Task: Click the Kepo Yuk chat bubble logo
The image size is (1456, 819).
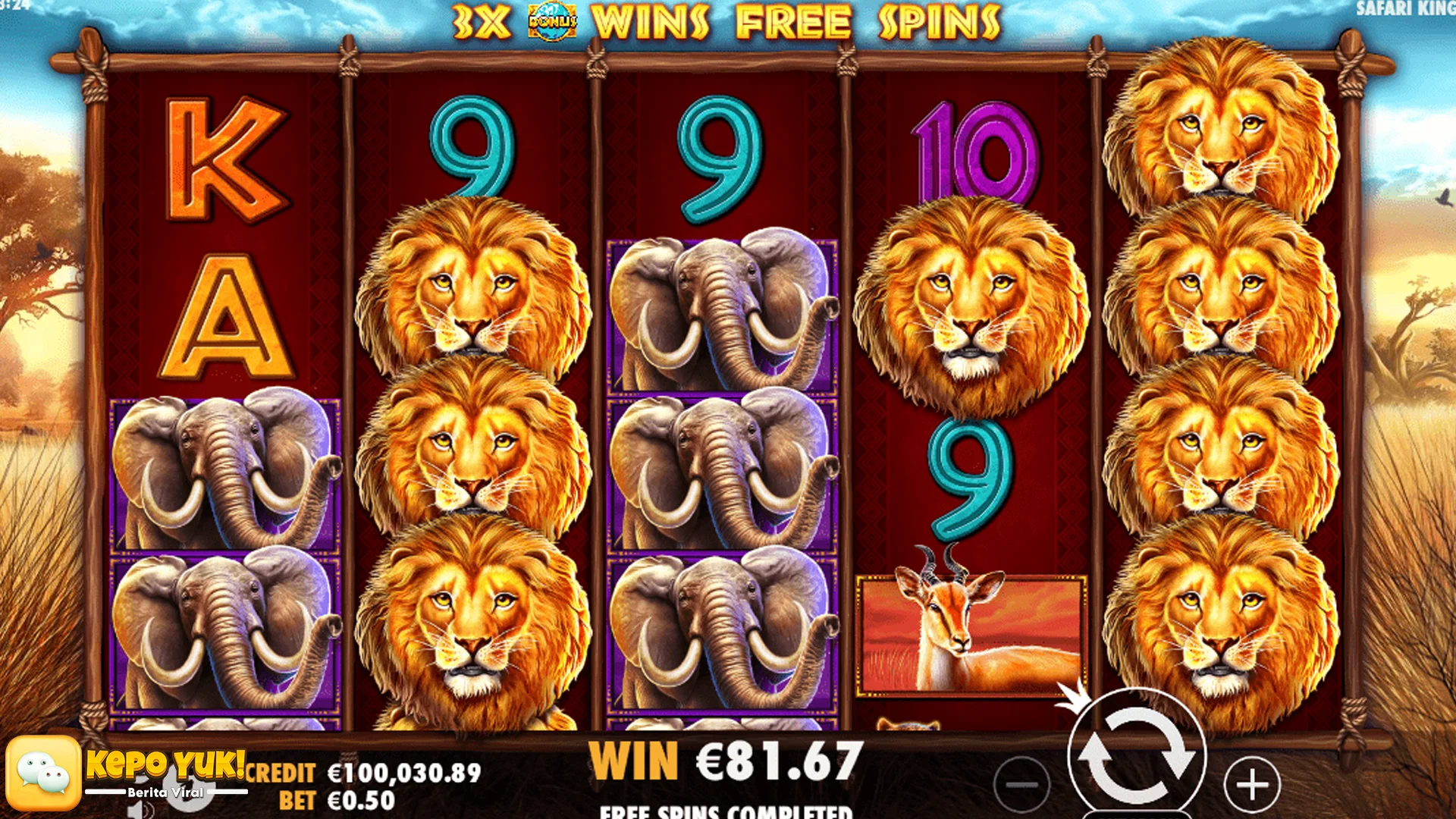Action: point(44,773)
